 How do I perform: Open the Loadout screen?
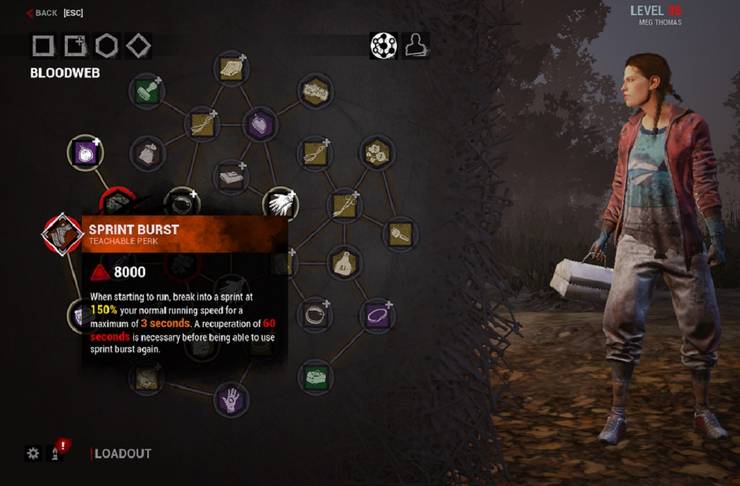[x=122, y=454]
